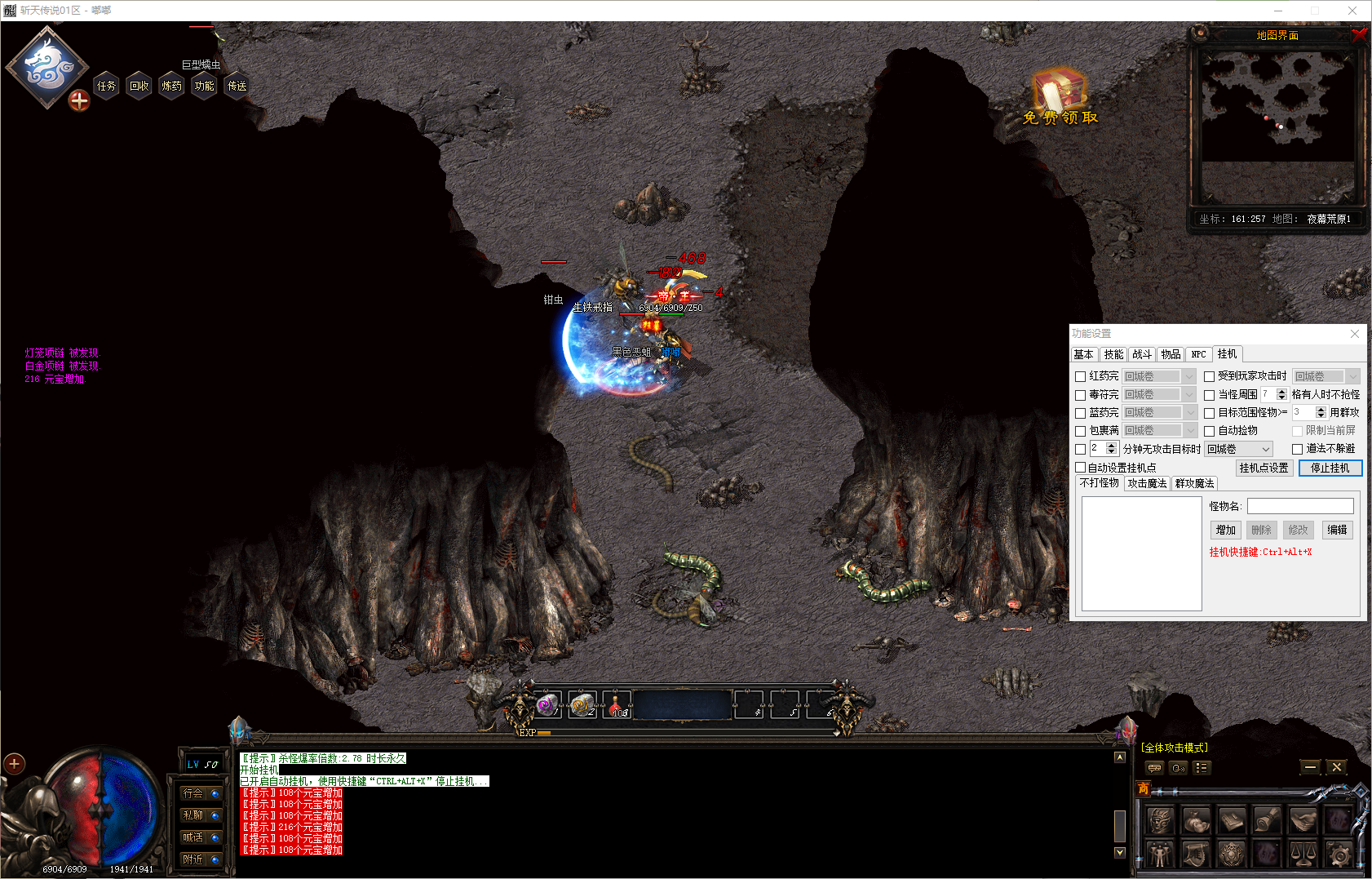The width and height of the screenshot is (1372, 879).
Task: Toggle the 红药完 checkbox
Action: pos(1081,376)
